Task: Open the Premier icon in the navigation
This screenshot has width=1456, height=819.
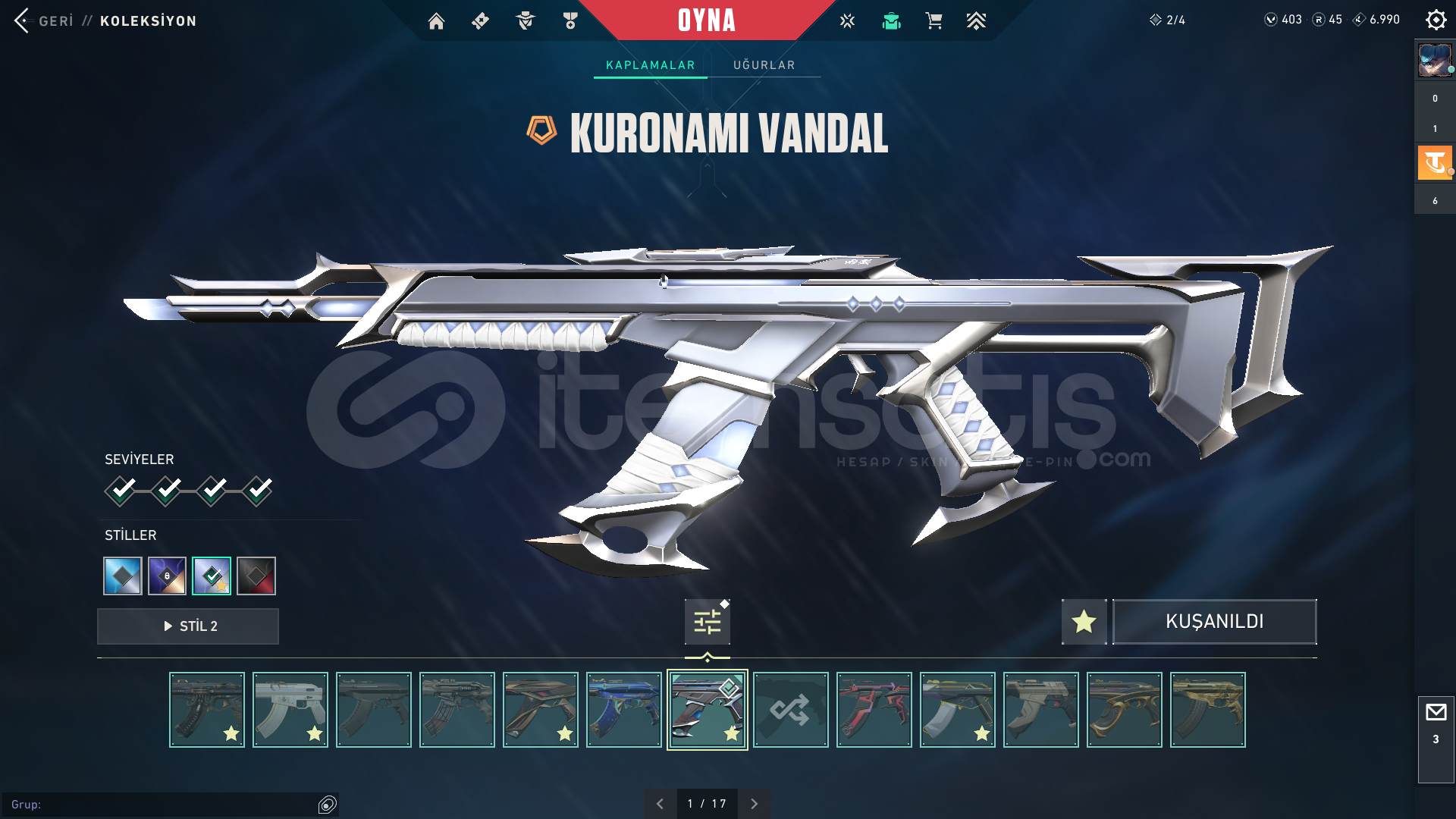Action: [977, 21]
